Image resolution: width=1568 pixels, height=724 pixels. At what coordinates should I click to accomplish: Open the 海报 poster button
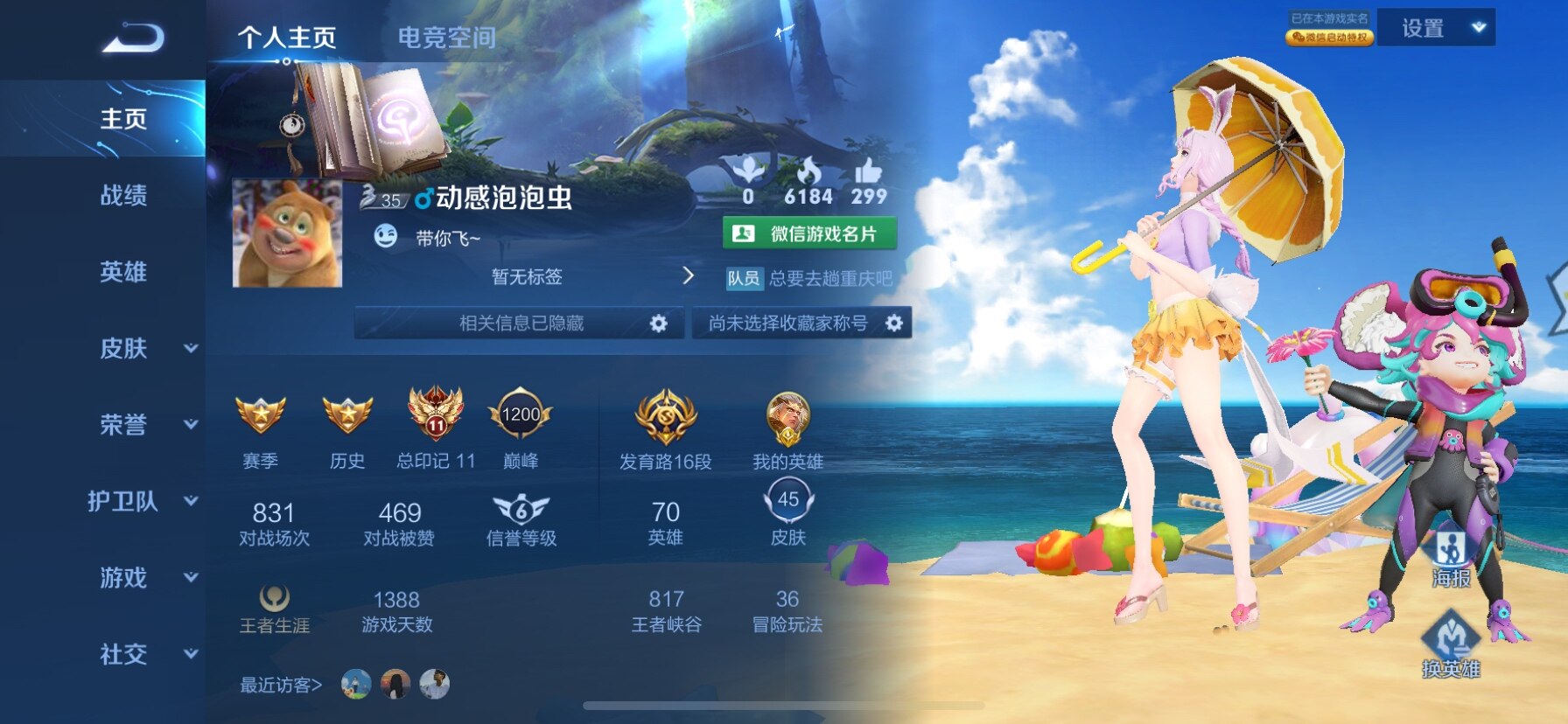[1451, 558]
